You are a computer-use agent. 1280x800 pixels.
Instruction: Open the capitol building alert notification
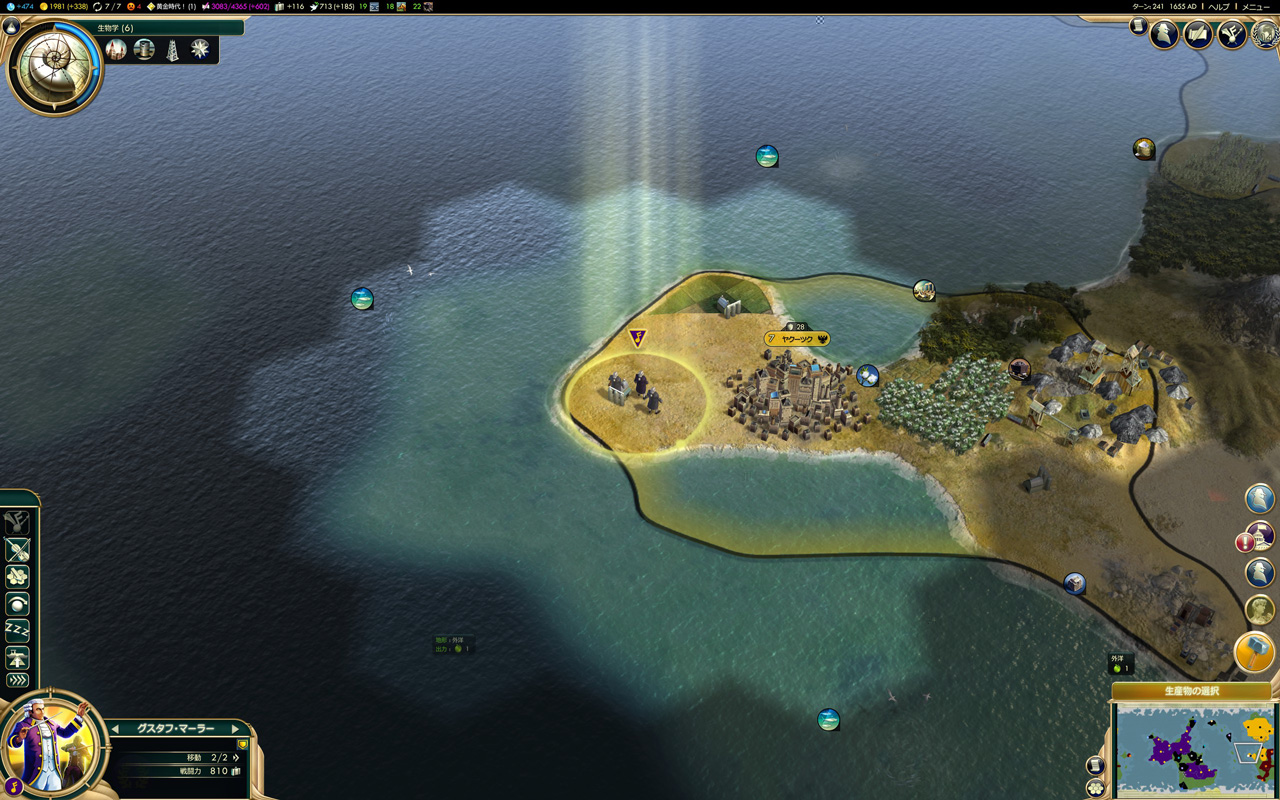point(1259,538)
